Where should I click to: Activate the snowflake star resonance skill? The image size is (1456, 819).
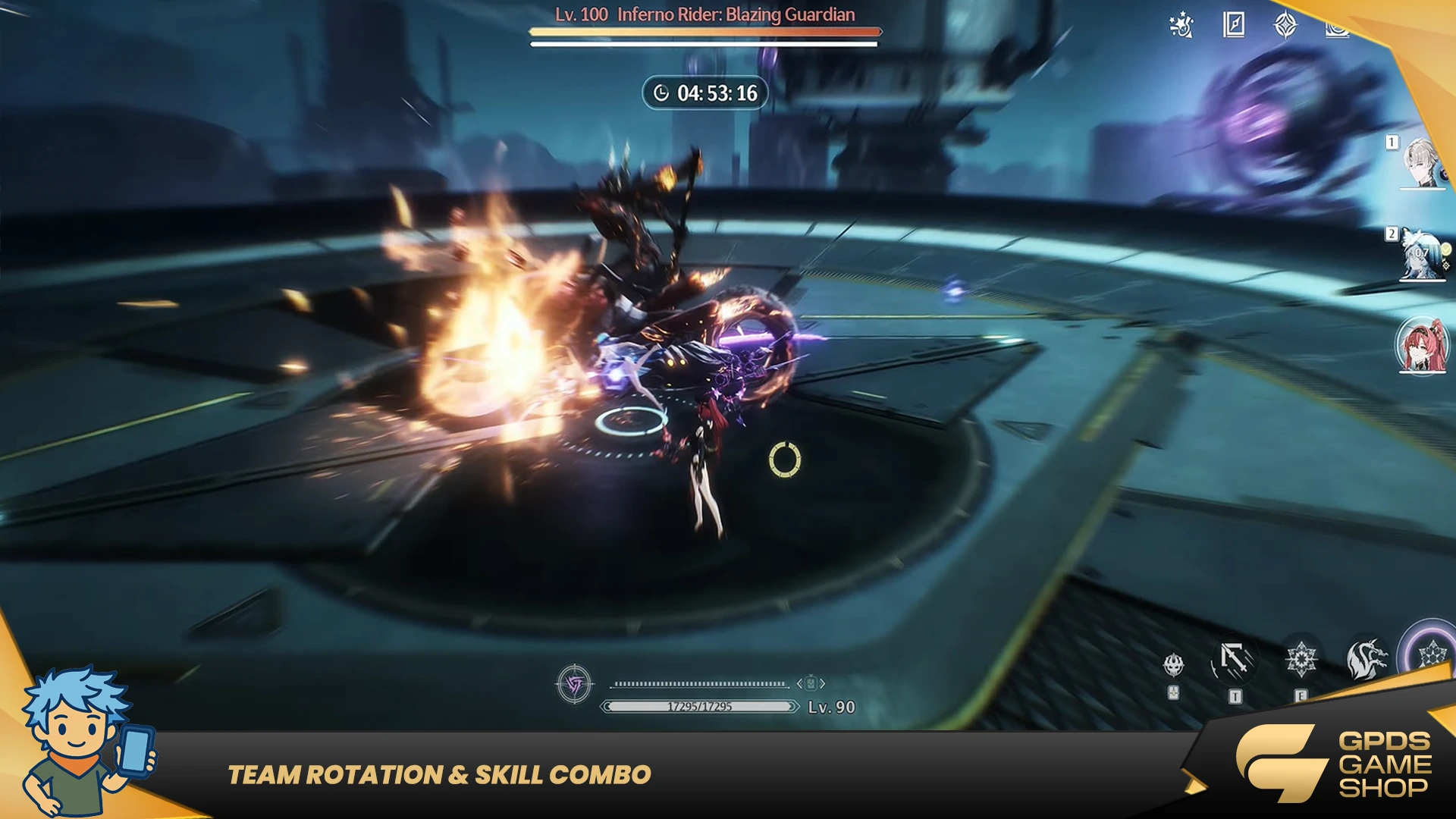pyautogui.click(x=1301, y=660)
